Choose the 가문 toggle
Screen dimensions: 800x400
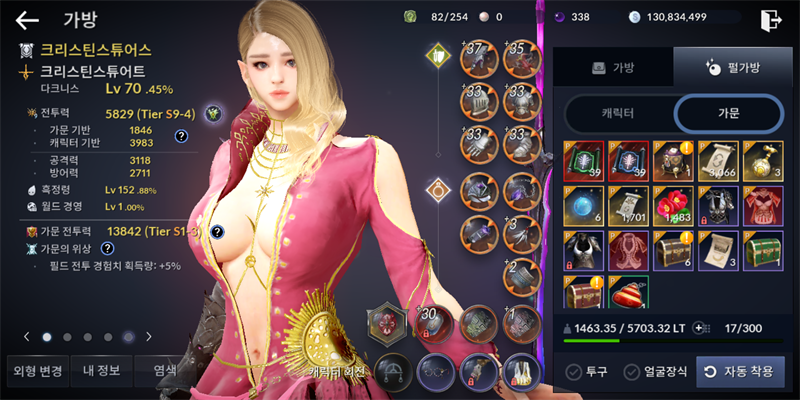coord(728,113)
